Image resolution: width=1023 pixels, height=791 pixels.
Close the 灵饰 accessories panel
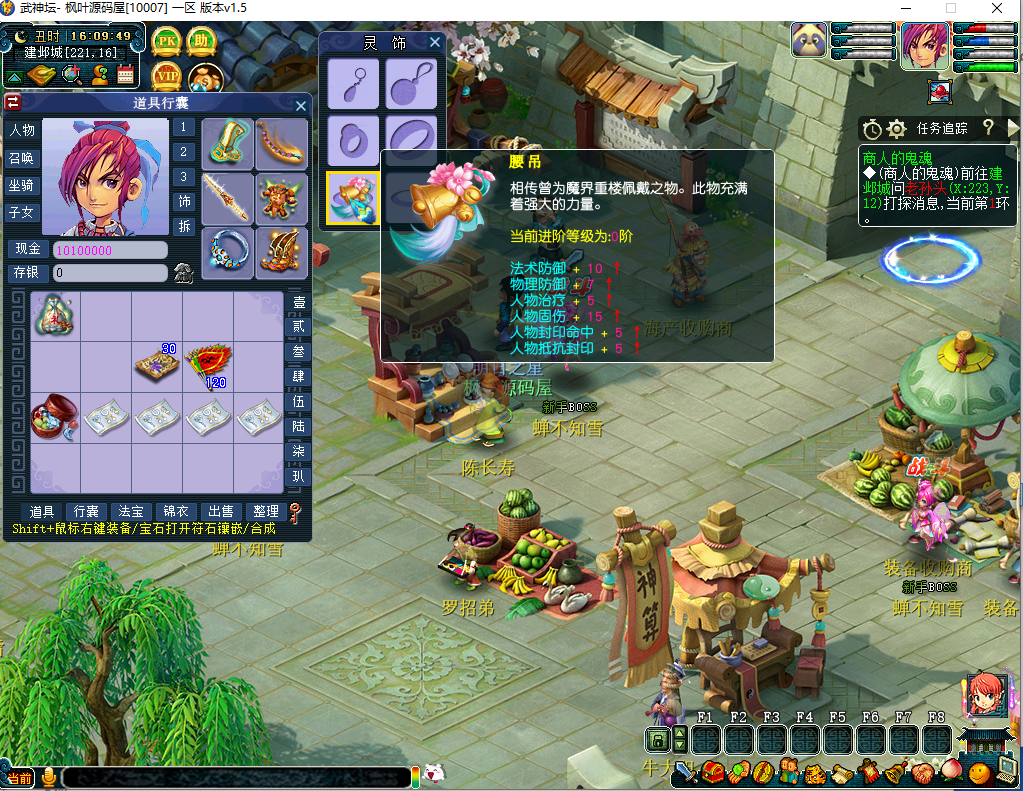click(435, 42)
